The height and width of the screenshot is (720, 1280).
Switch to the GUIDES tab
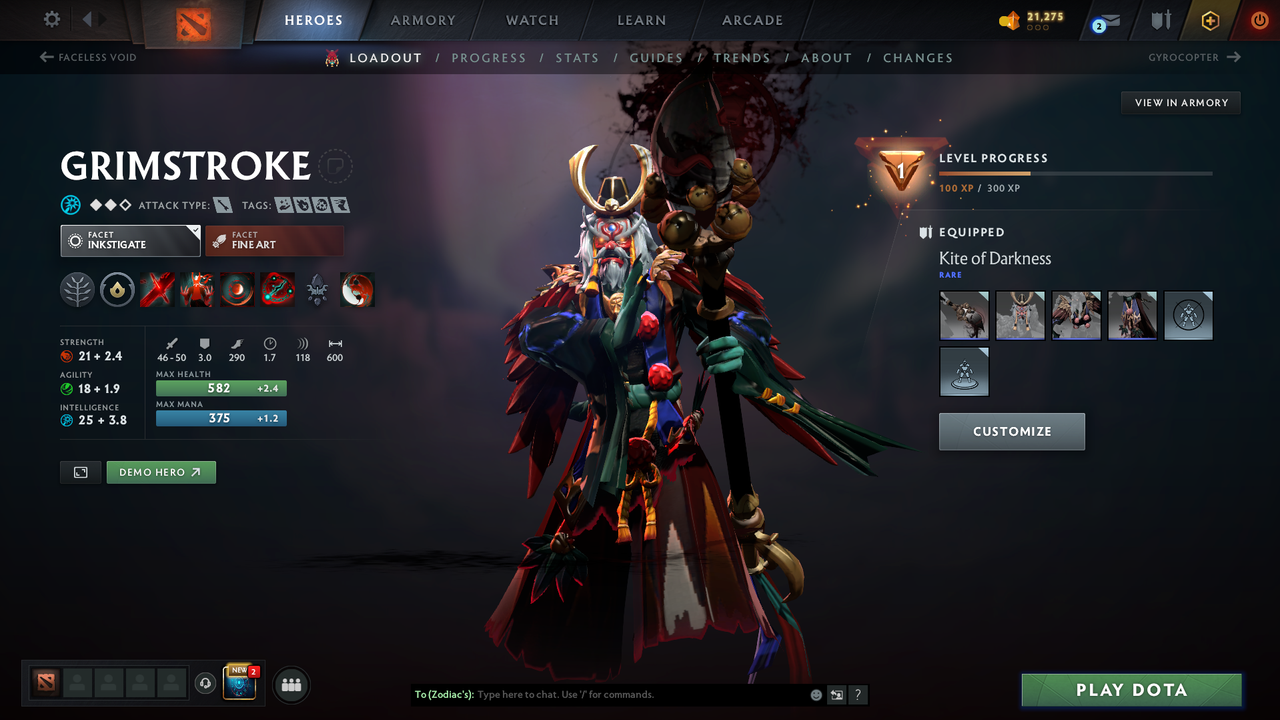(656, 57)
